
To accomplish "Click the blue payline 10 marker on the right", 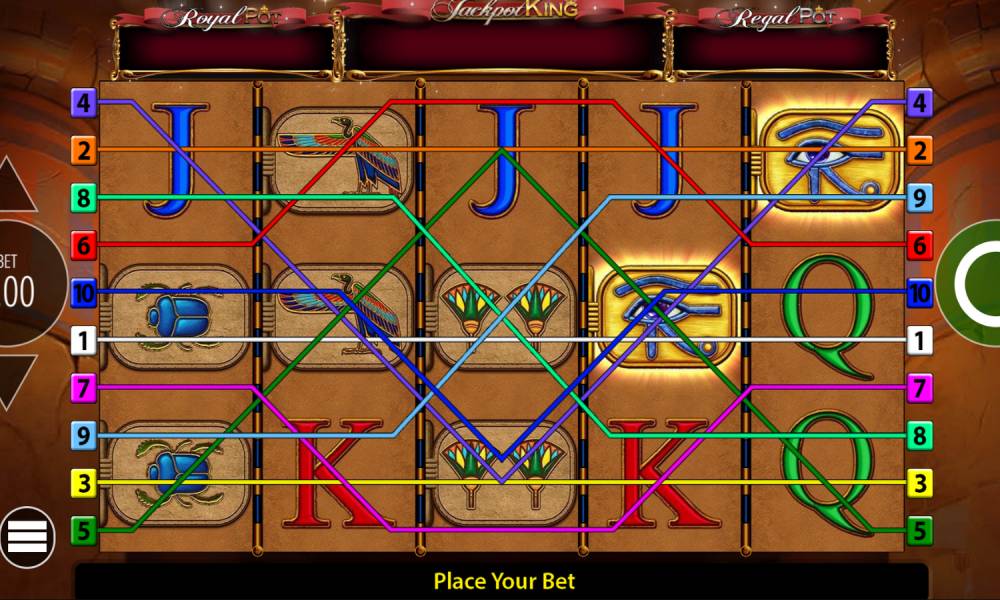I will pyautogui.click(x=920, y=294).
